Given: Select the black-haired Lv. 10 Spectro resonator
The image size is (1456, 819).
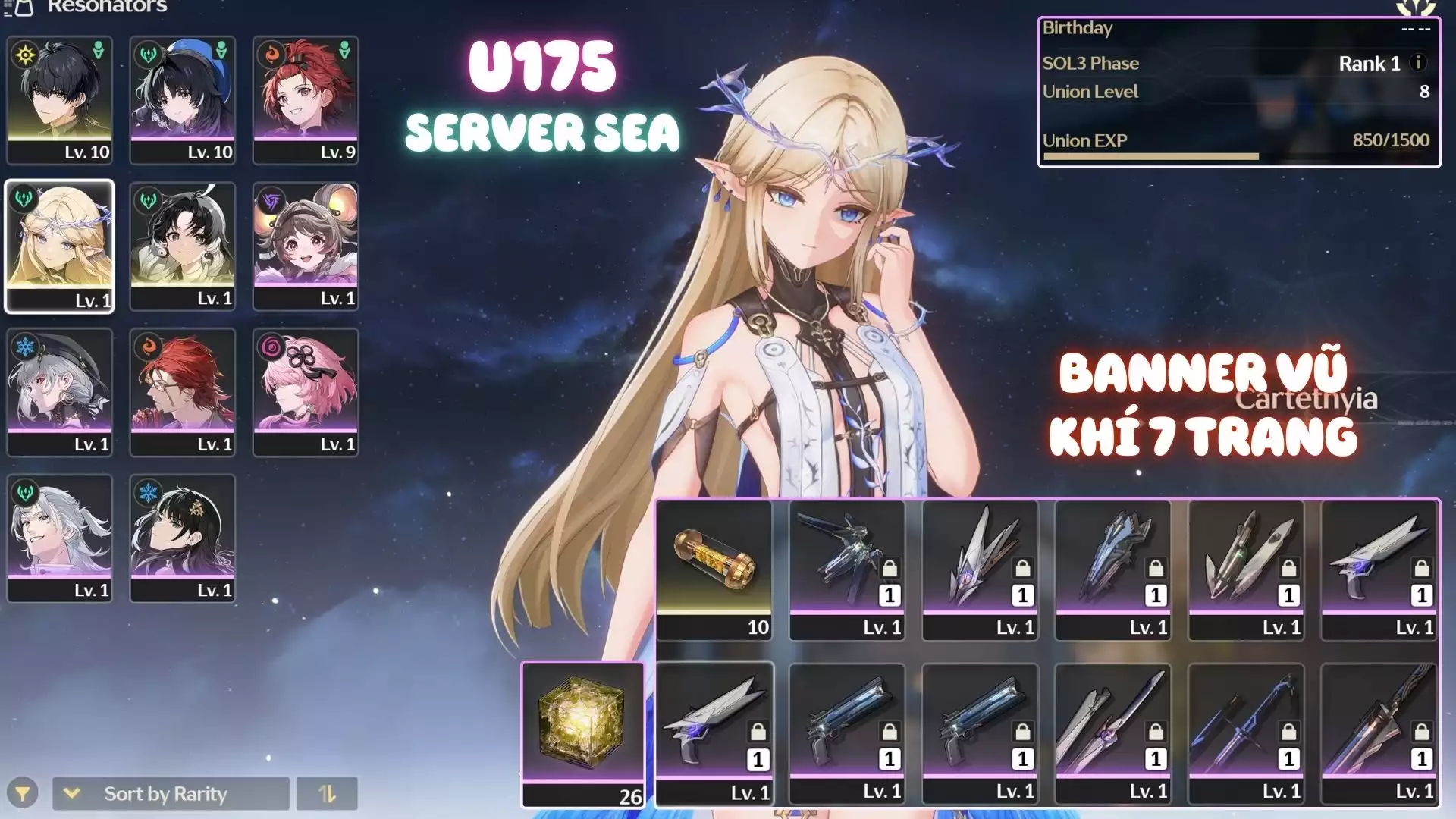Looking at the screenshot, I should tap(59, 99).
